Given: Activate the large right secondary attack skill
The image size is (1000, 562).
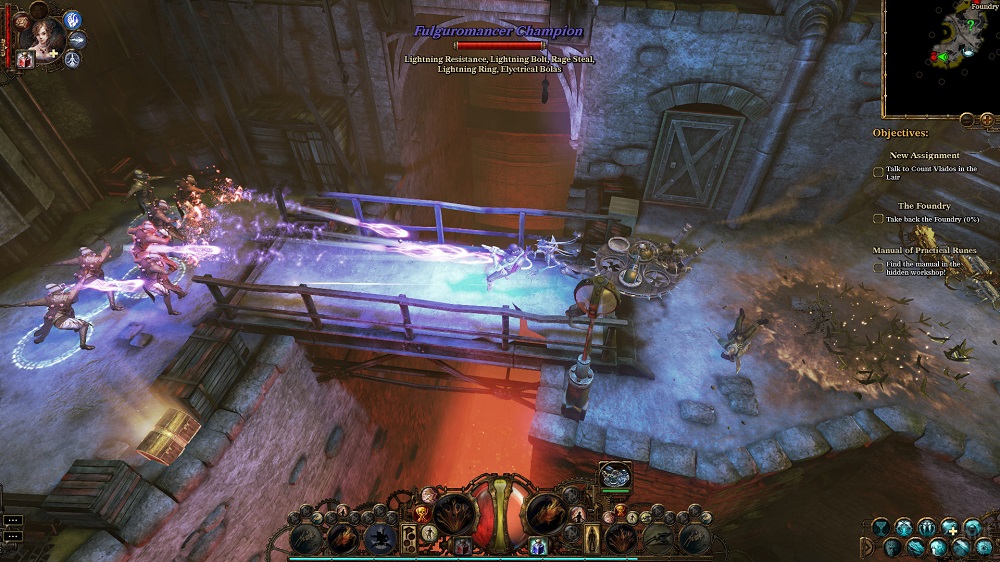Looking at the screenshot, I should 547,513.
